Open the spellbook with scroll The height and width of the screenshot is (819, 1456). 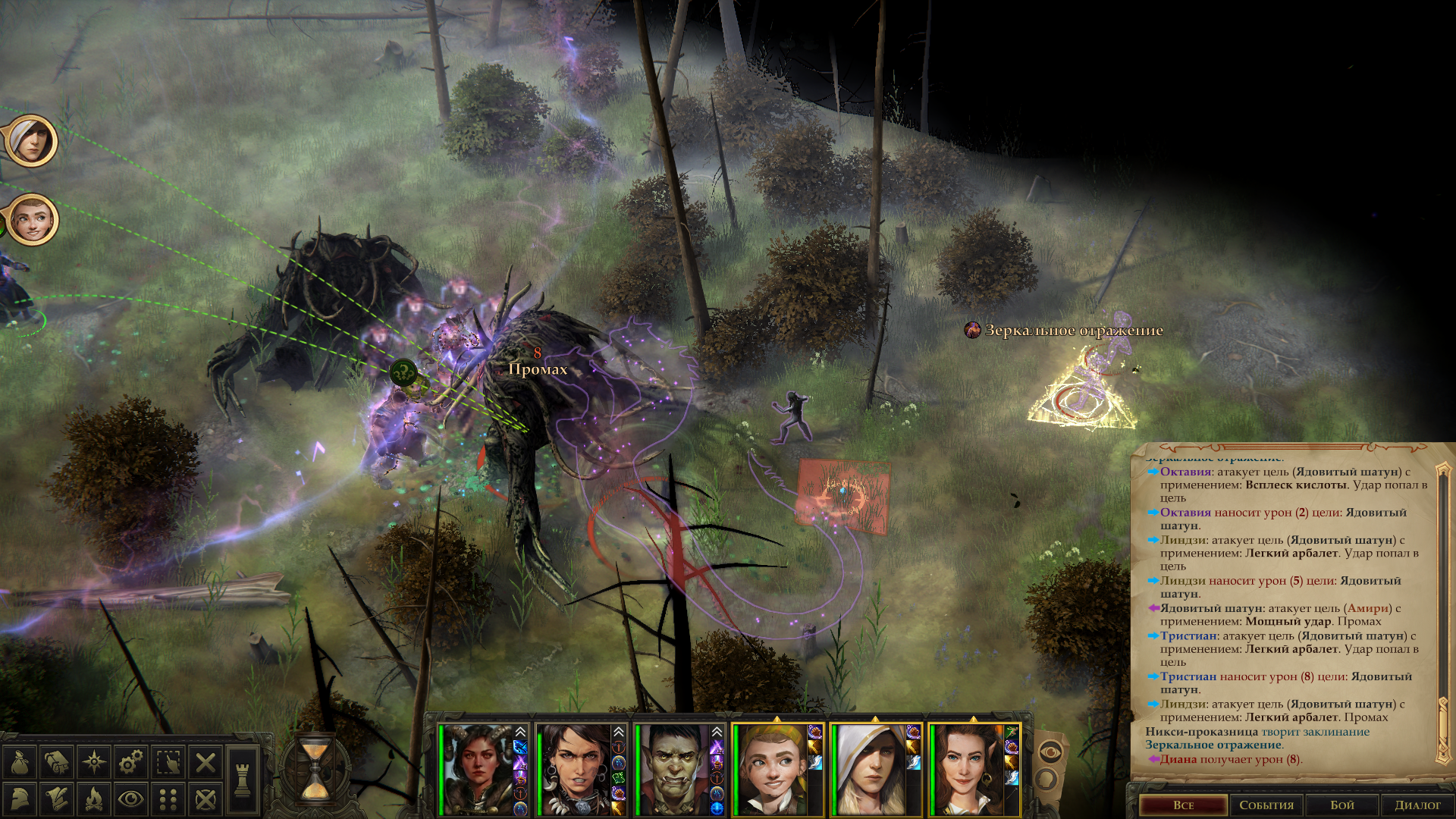57,762
